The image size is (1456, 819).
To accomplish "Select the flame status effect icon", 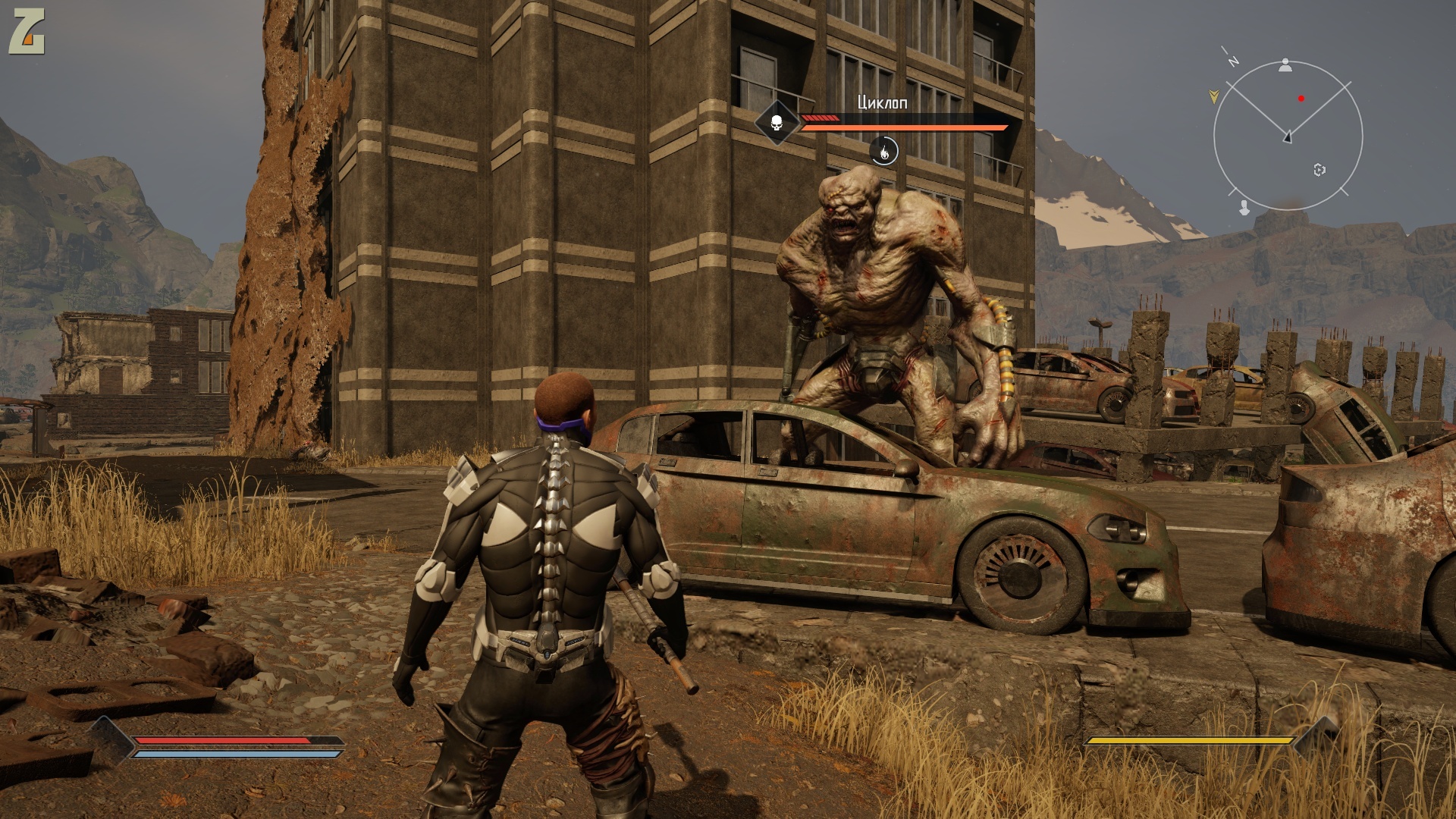I will [x=883, y=151].
